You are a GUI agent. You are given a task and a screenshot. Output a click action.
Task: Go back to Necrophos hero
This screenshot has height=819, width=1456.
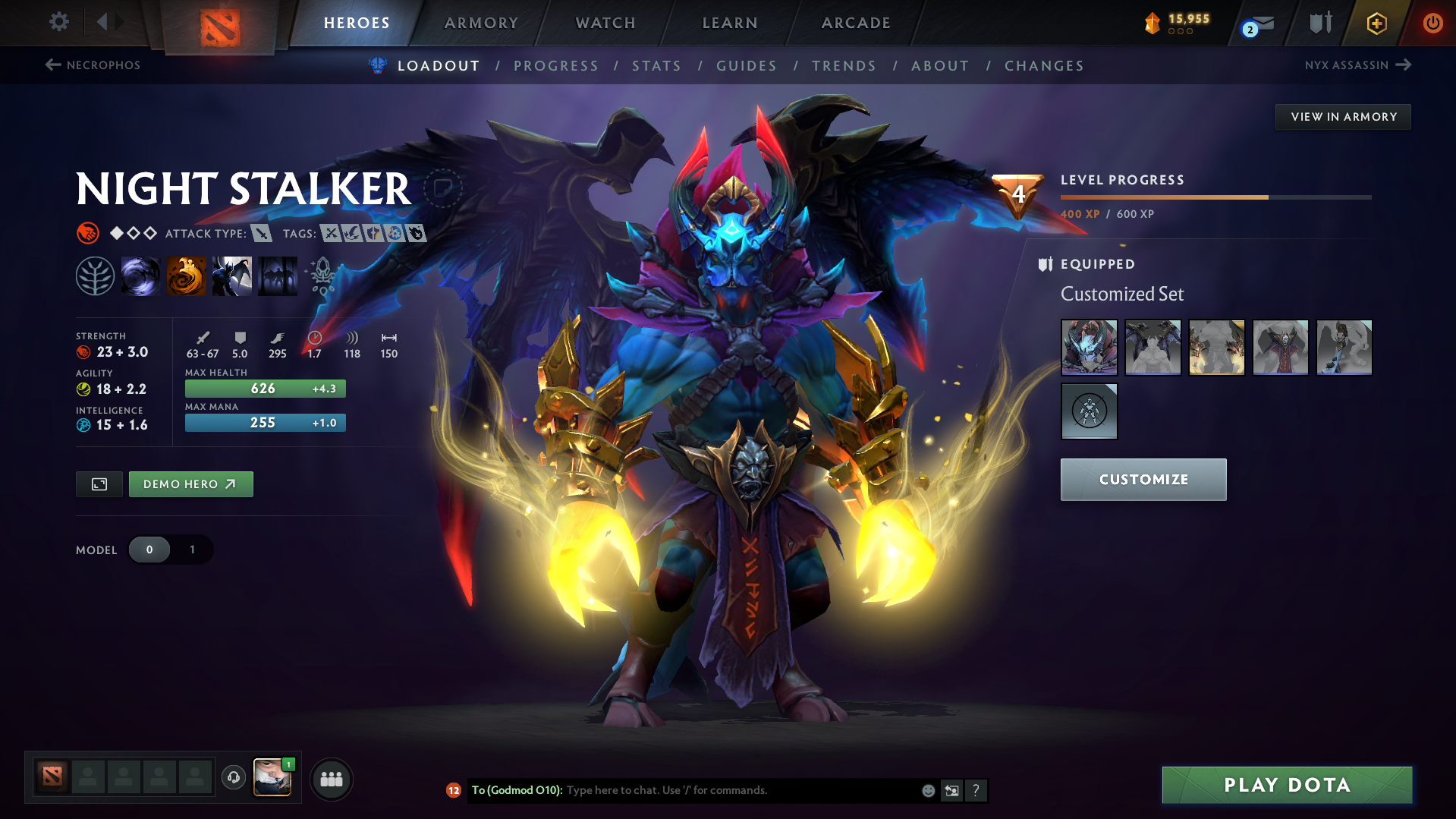pos(92,65)
